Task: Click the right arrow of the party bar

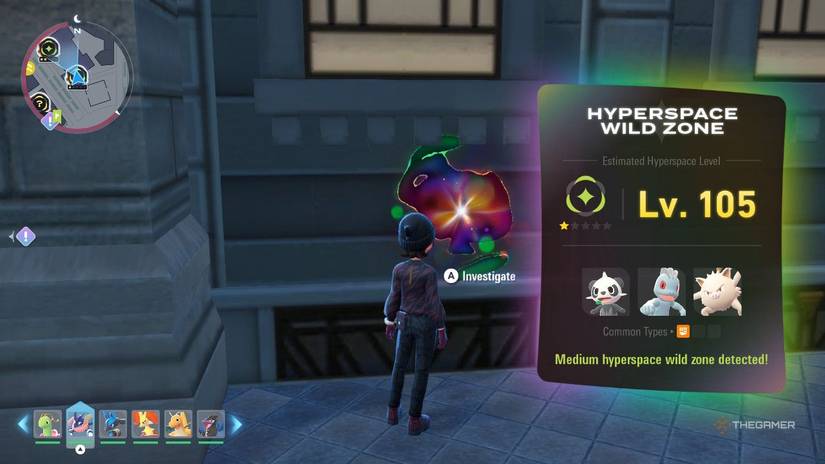Action: point(237,425)
